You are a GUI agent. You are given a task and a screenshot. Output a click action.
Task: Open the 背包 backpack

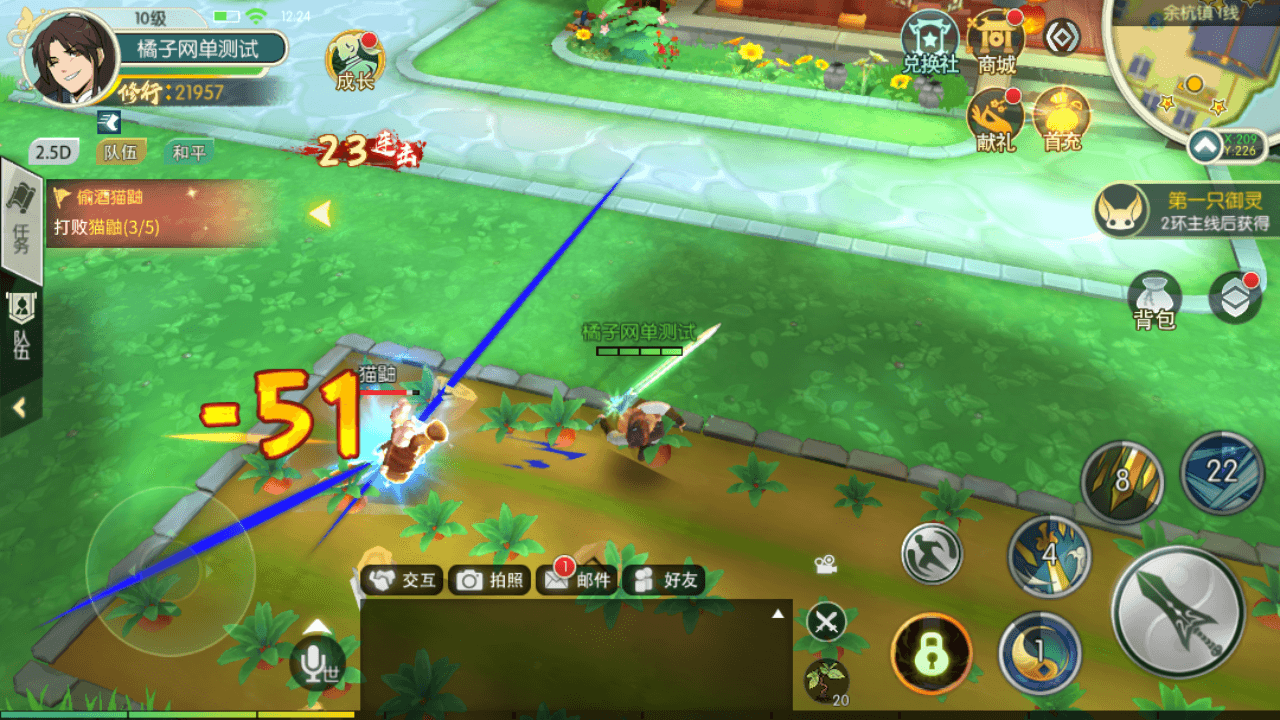(1155, 297)
